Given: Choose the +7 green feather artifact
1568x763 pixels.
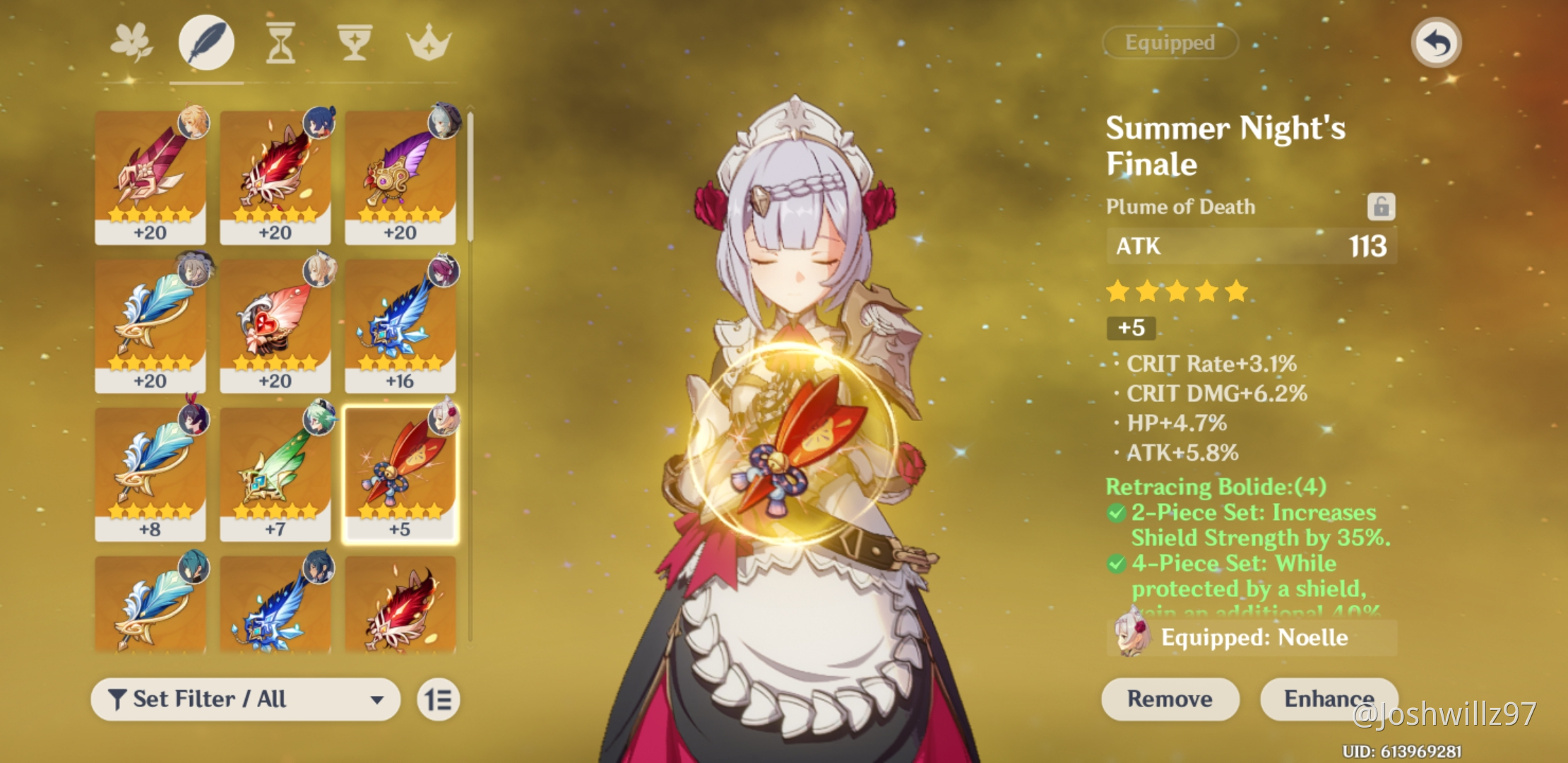Looking at the screenshot, I should 275,473.
